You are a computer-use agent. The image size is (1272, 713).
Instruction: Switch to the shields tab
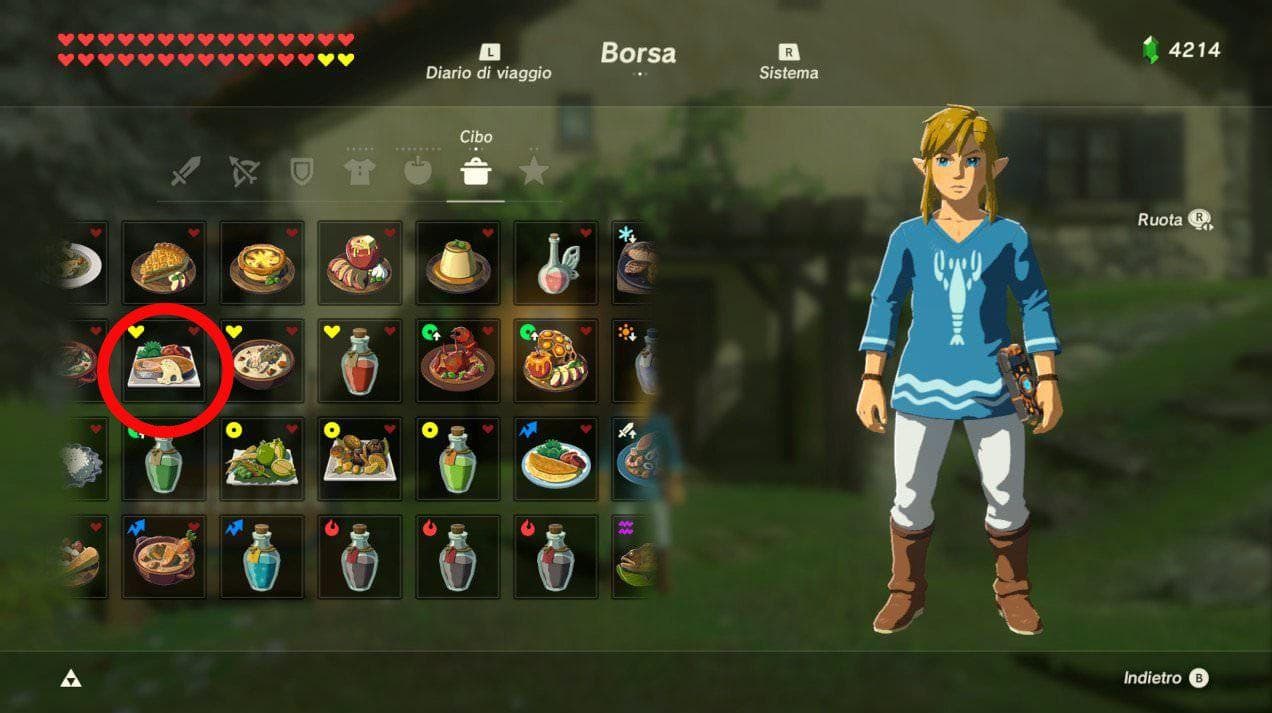point(301,172)
